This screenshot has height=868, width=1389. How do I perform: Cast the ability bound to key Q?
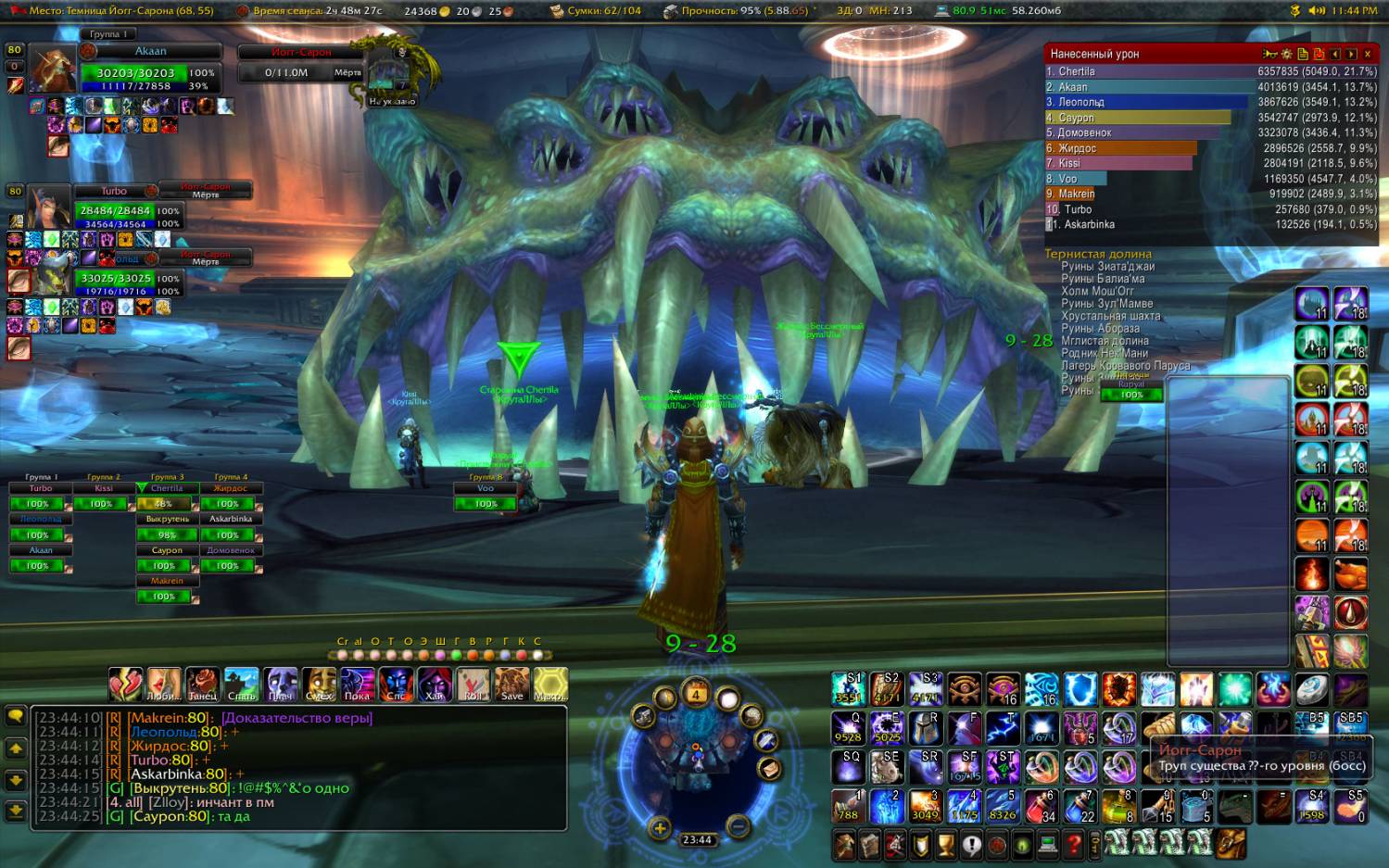[x=848, y=728]
